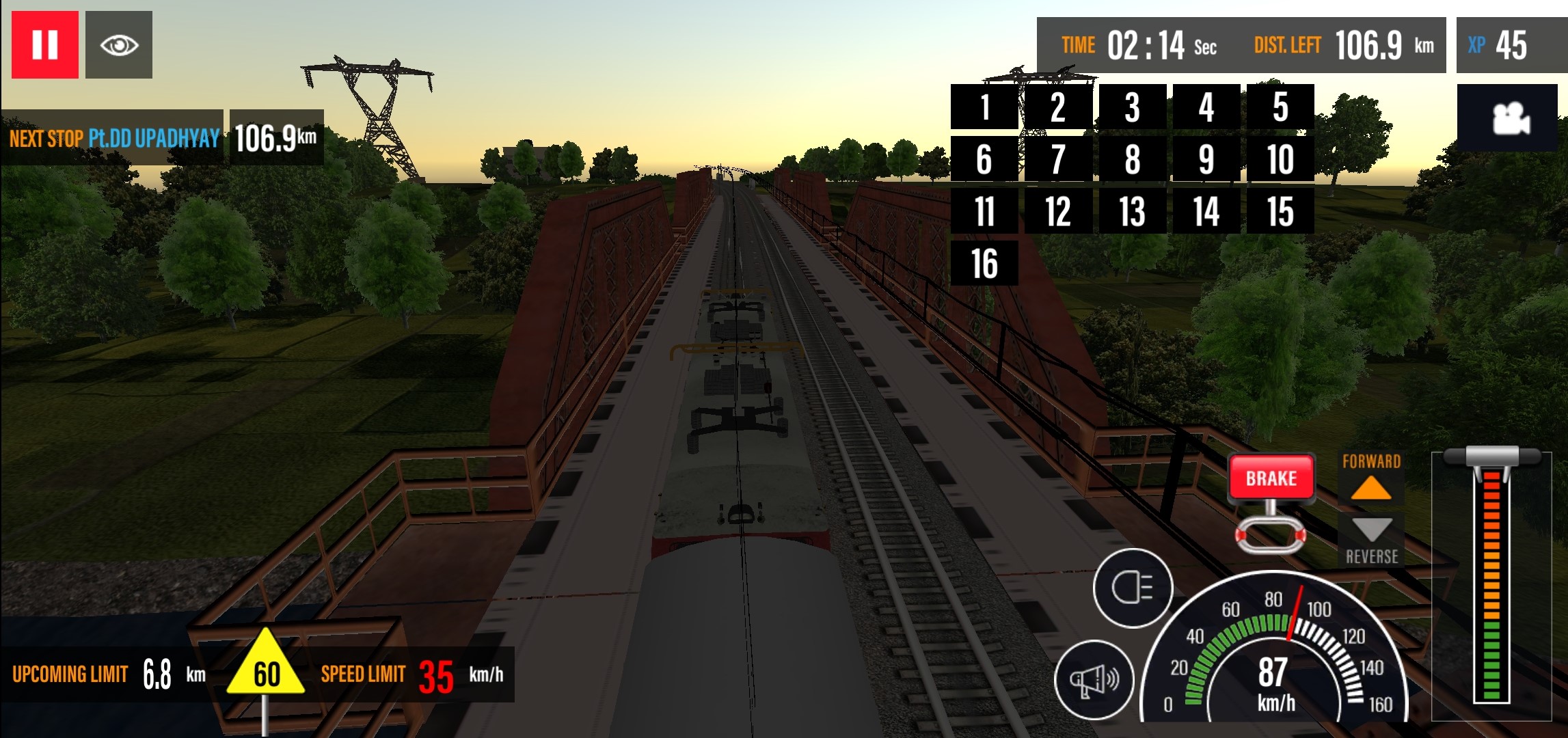Select camera number 1
1568x738 pixels.
click(x=984, y=107)
